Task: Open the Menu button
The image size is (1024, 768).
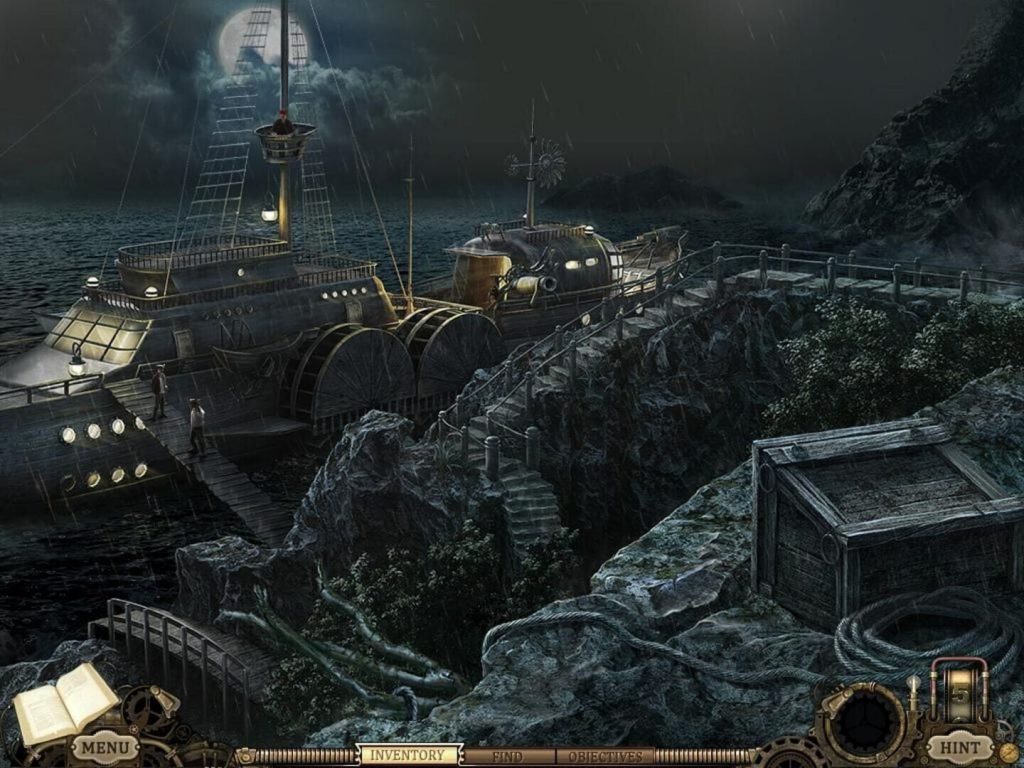Action: pos(104,746)
